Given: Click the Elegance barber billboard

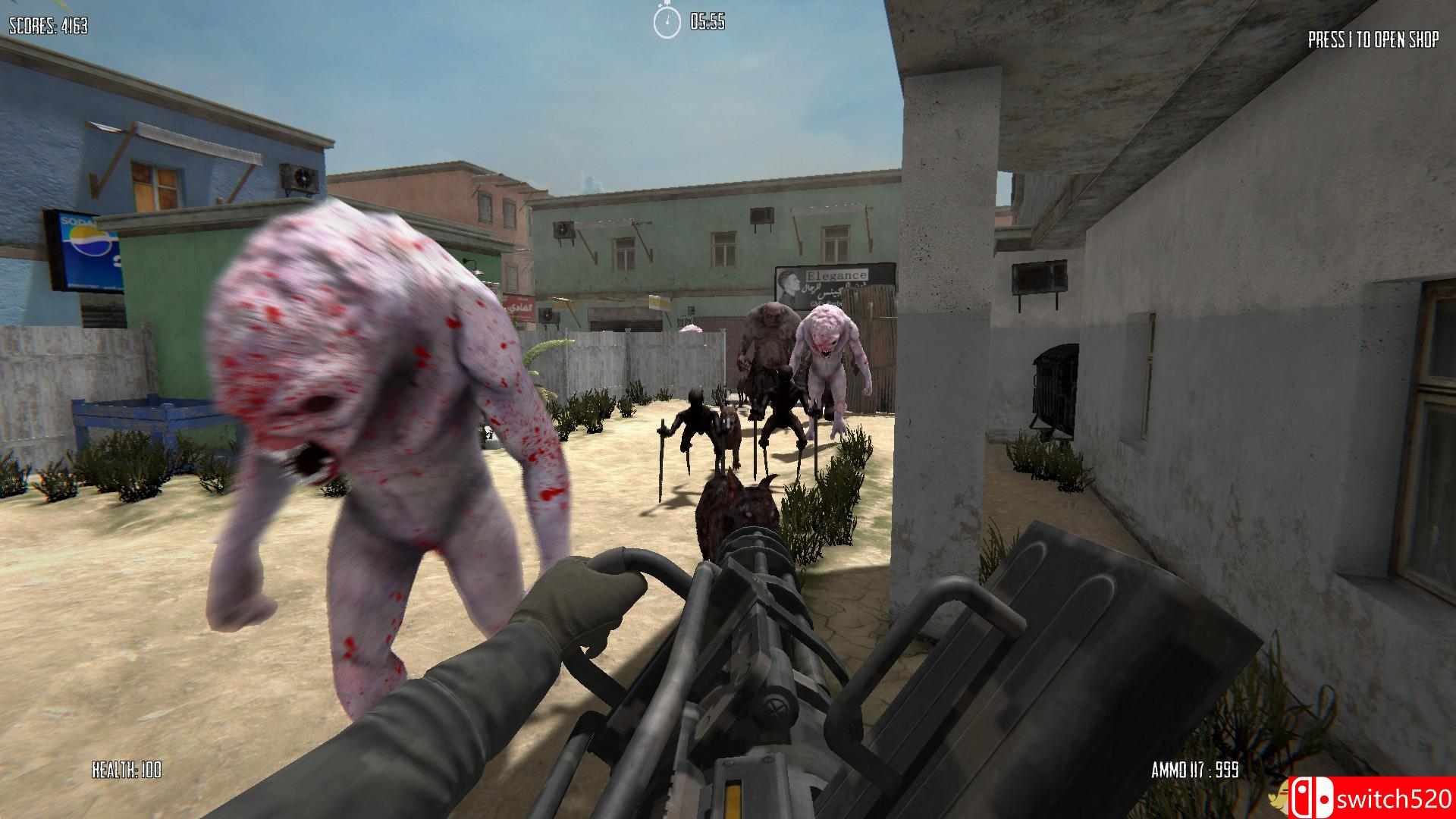Looking at the screenshot, I should click(834, 284).
